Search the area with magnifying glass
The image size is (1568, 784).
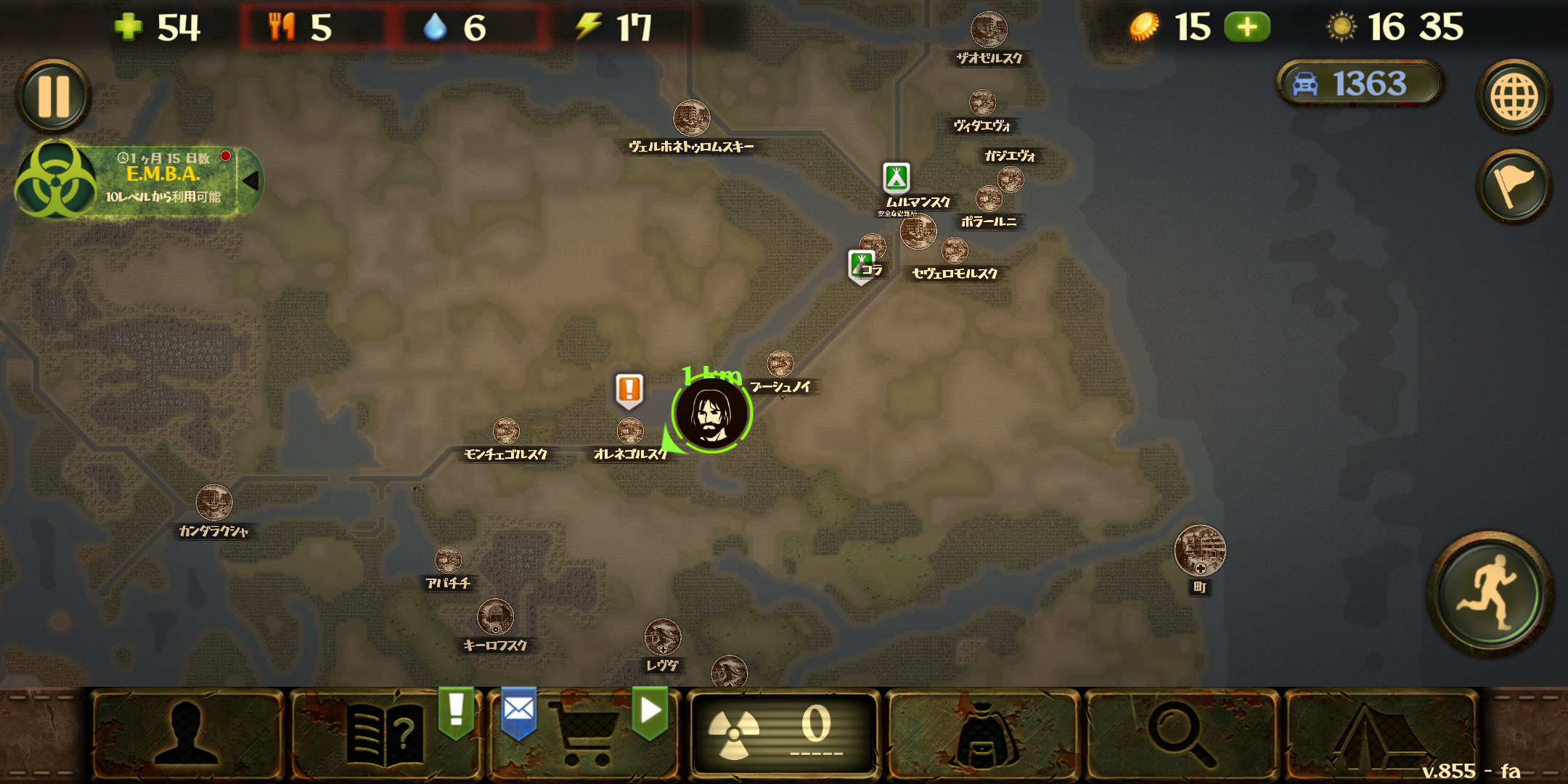point(1181,735)
